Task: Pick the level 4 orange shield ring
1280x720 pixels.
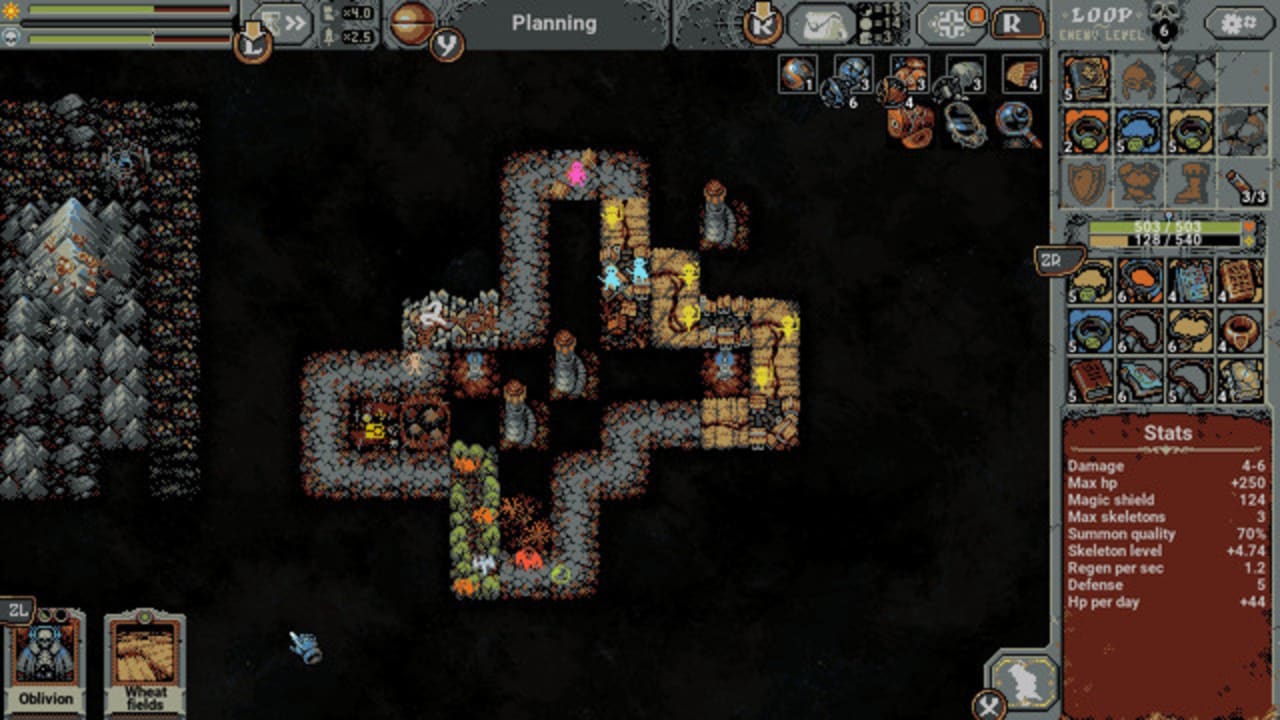Action: tap(1241, 331)
